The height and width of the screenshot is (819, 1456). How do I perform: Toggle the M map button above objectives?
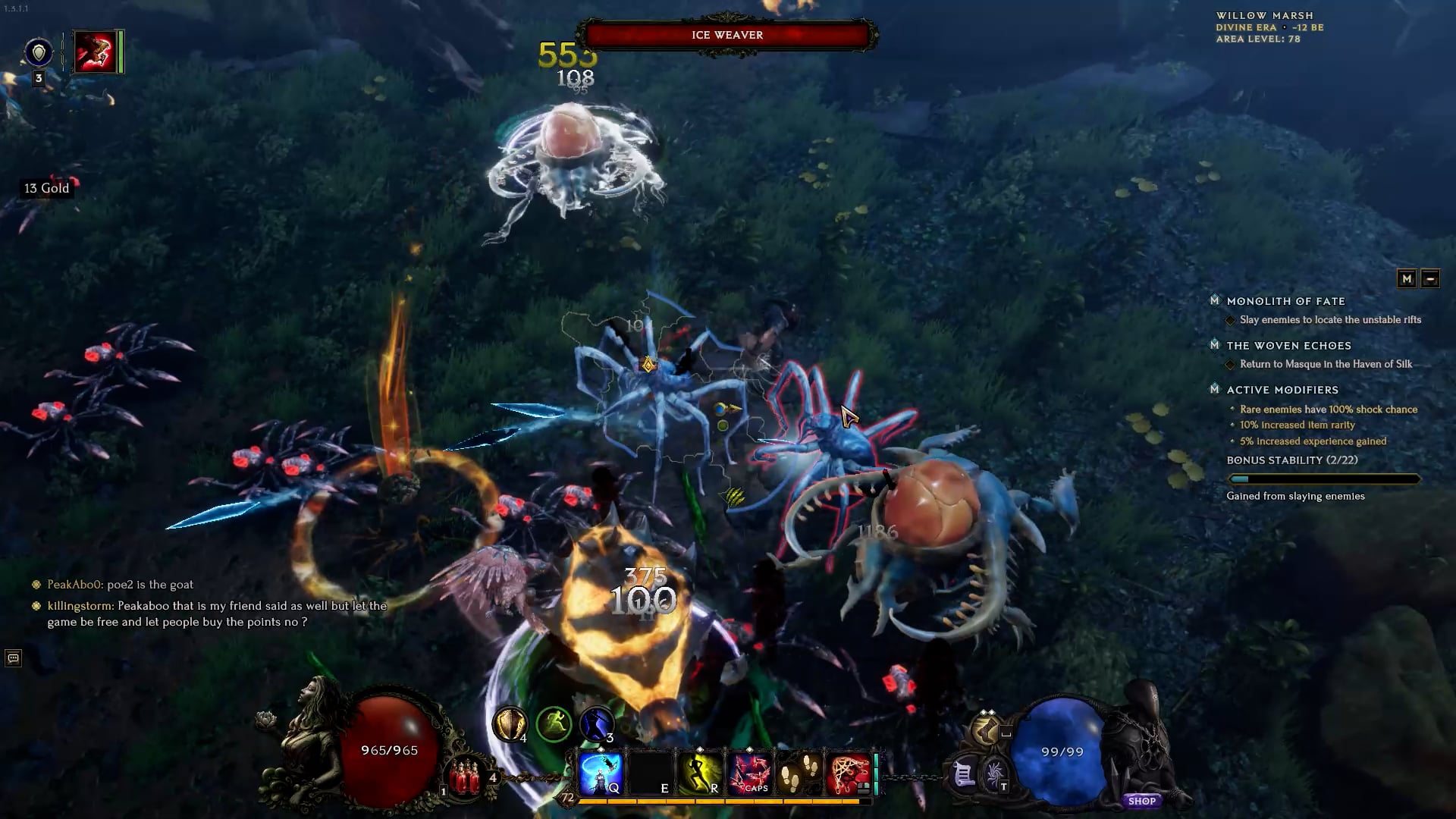[1407, 278]
